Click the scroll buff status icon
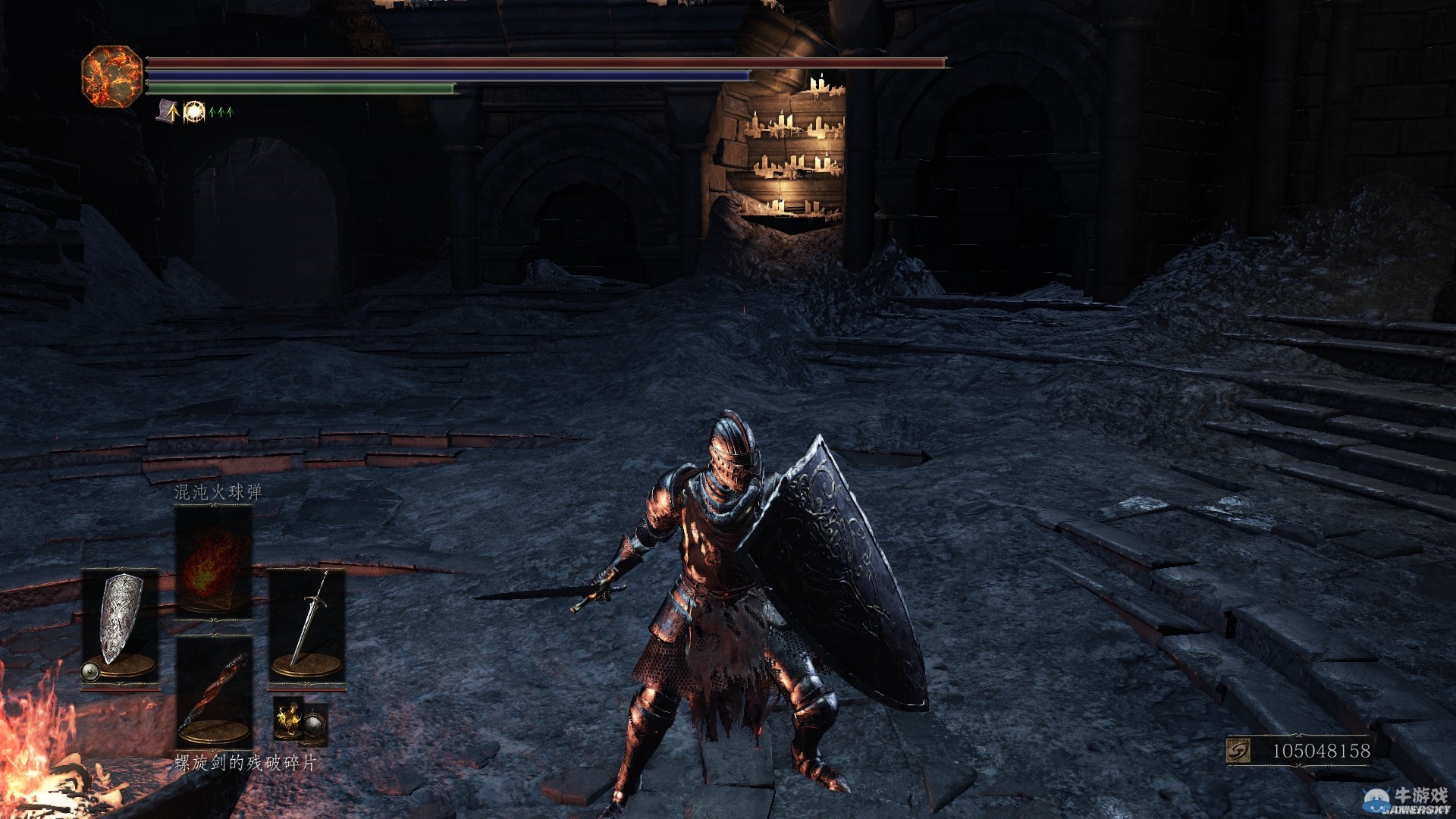This screenshot has height=819, width=1456. point(168,111)
